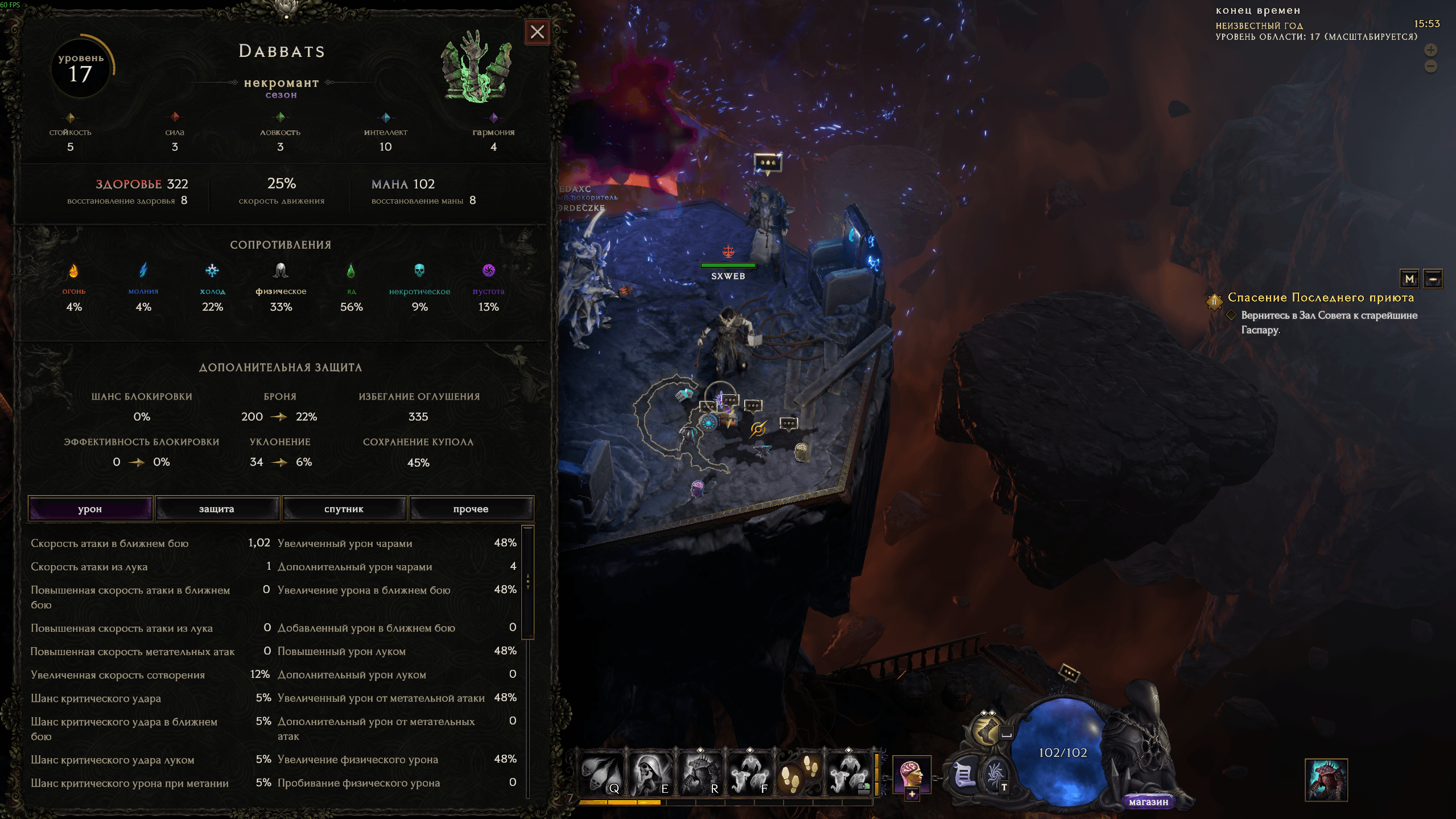Select the 'Спасение Последнего приюта' quest tracker
Screen dimensions: 1456x819
tap(1320, 298)
